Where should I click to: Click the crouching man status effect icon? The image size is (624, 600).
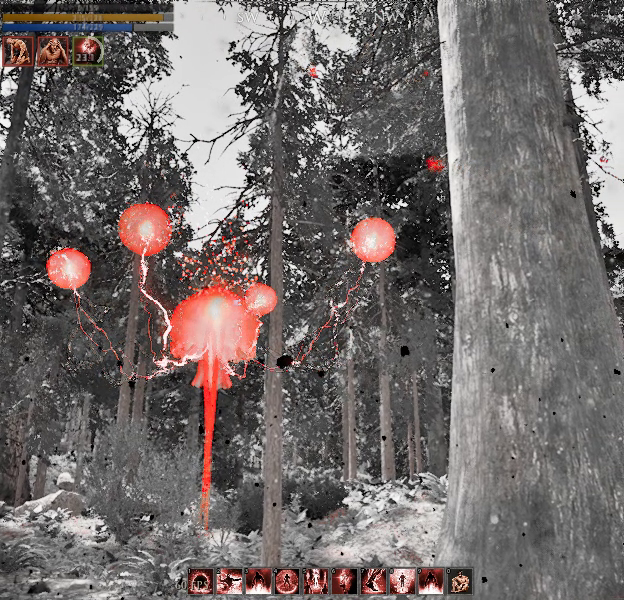click(x=18, y=50)
